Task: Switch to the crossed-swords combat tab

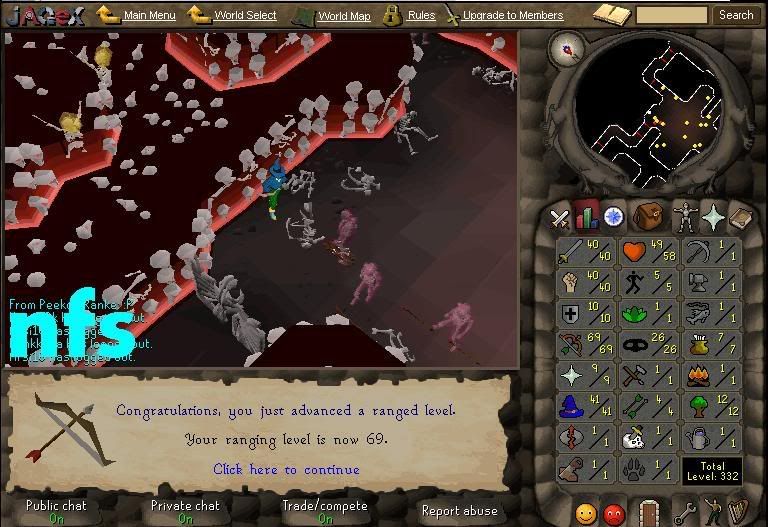Action: pos(560,216)
